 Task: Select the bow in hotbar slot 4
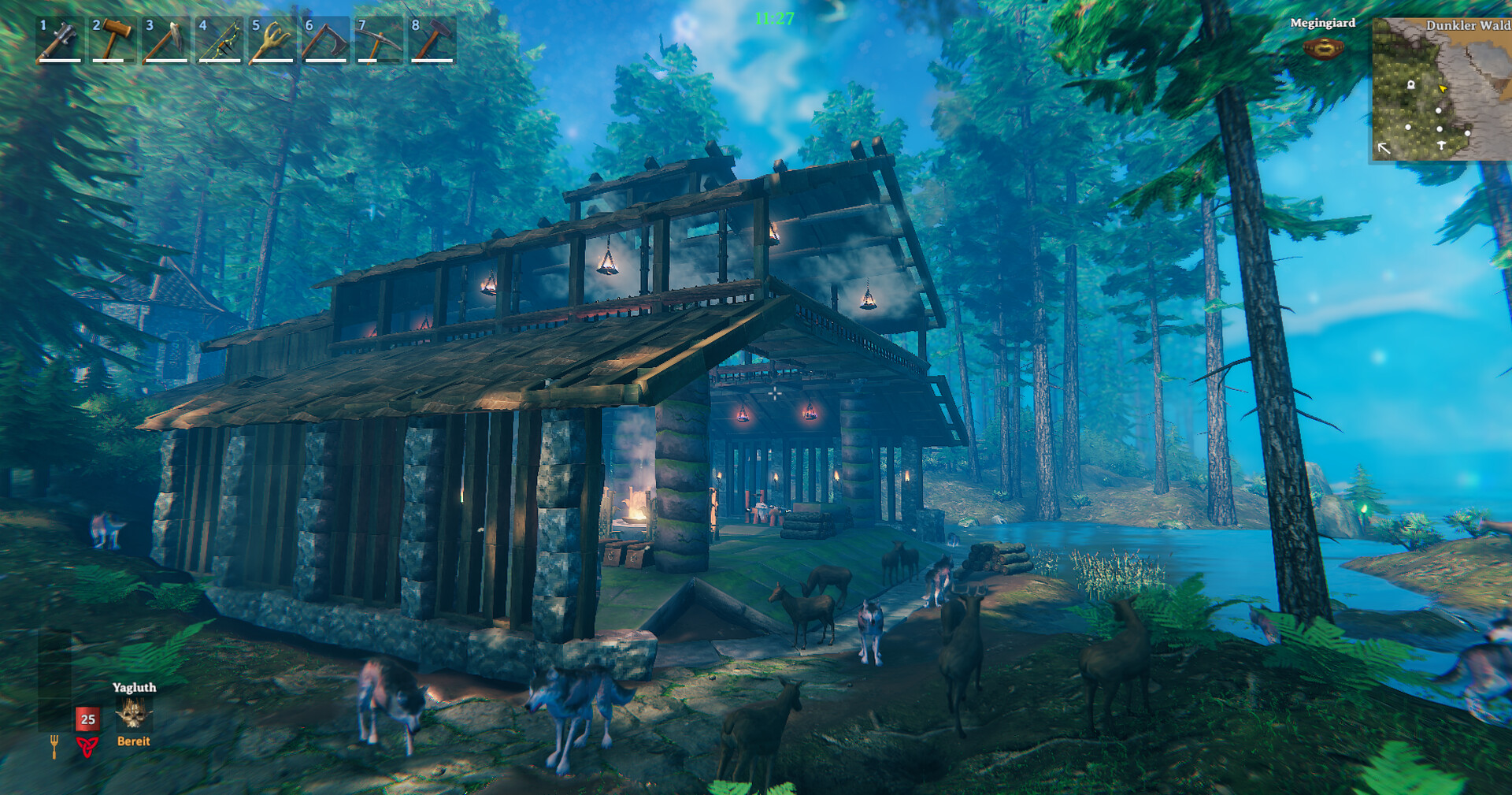pos(219,39)
